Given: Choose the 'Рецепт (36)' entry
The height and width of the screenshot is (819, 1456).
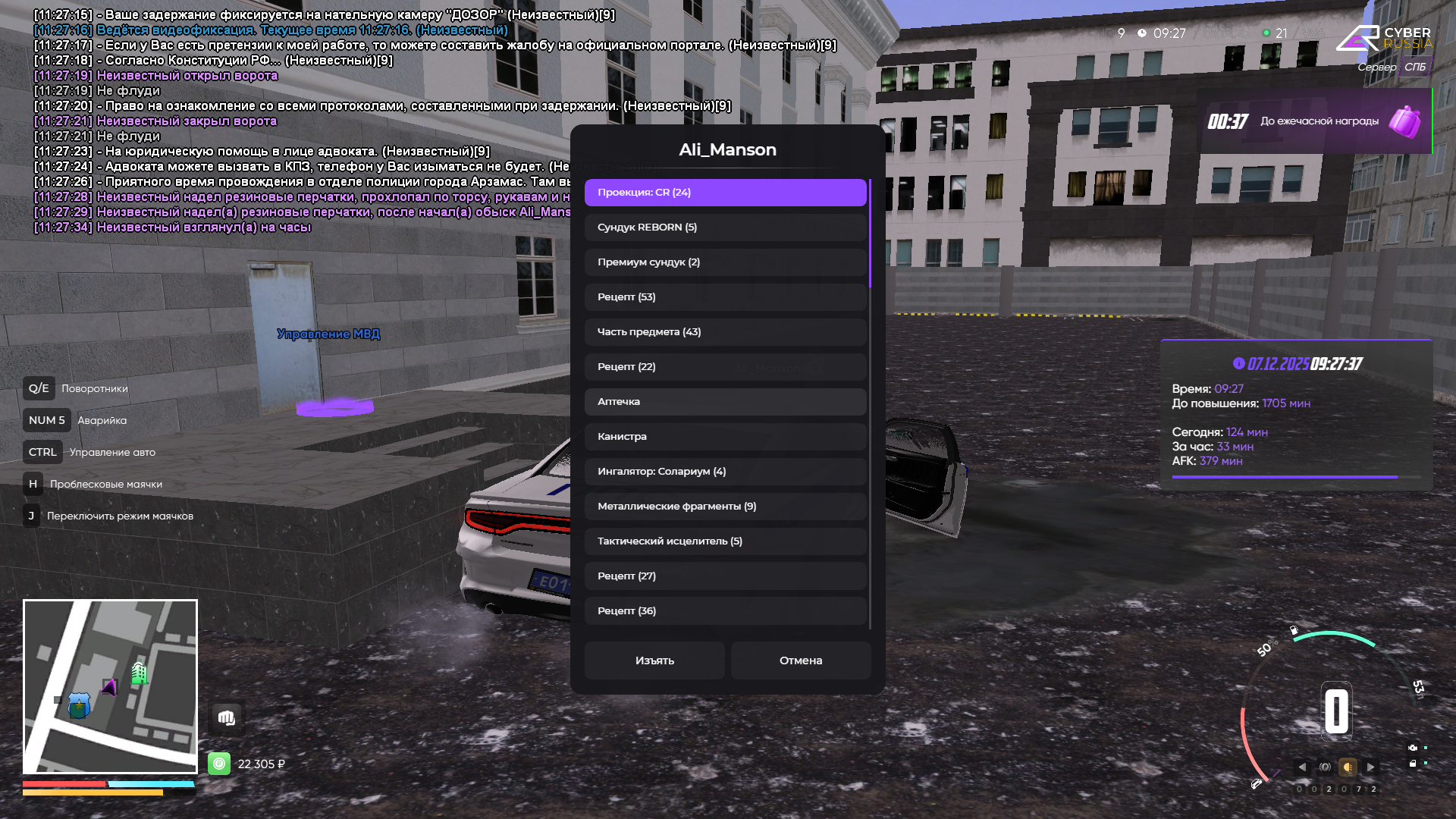Looking at the screenshot, I should 725,611.
